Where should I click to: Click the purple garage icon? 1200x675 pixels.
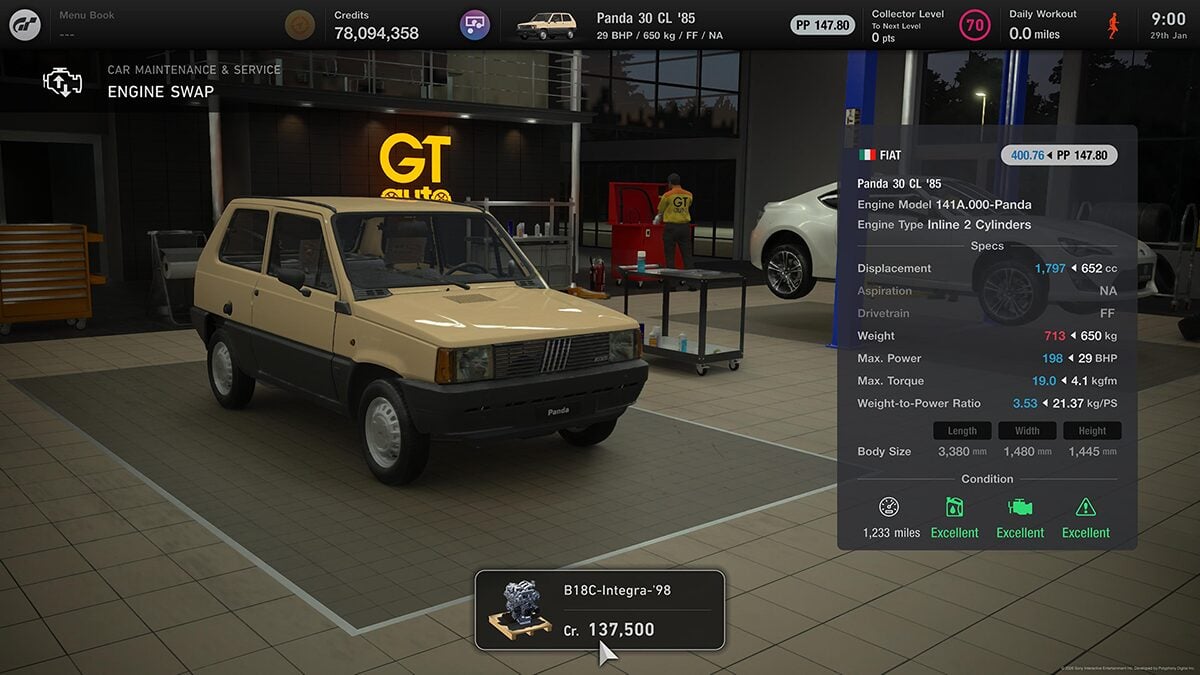[475, 25]
